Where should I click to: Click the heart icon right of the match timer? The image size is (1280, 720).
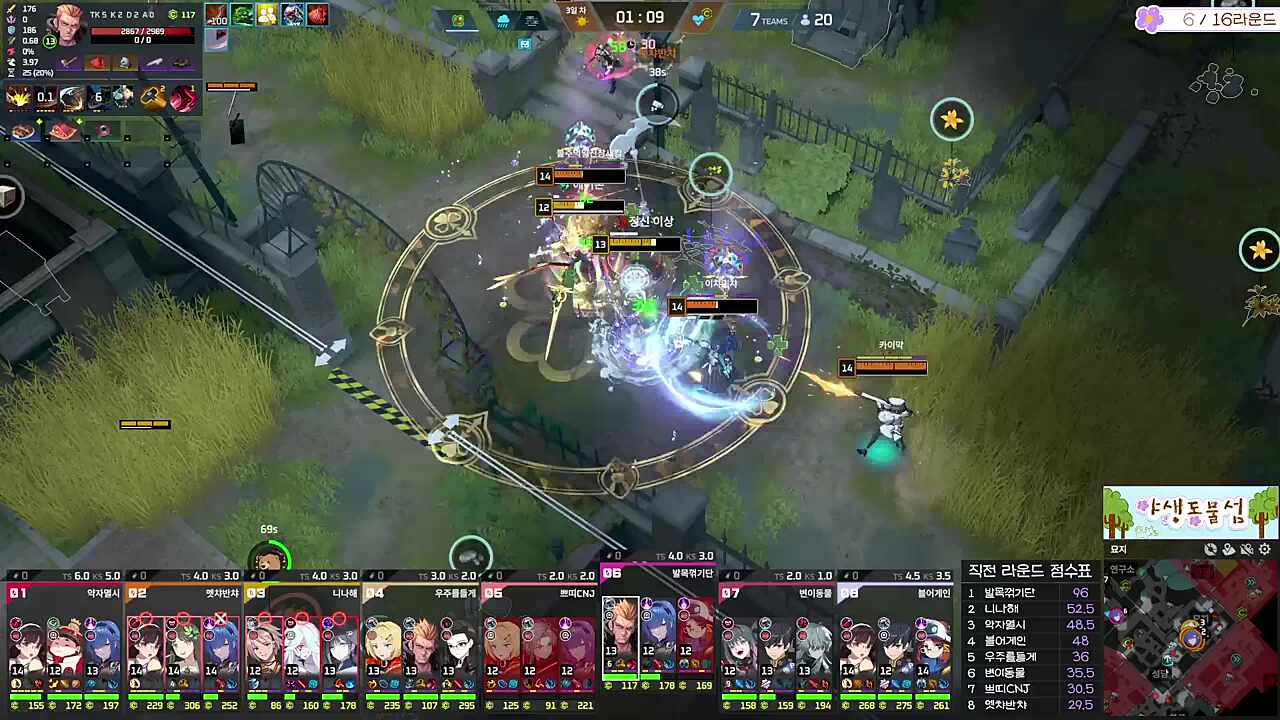pyautogui.click(x=698, y=19)
